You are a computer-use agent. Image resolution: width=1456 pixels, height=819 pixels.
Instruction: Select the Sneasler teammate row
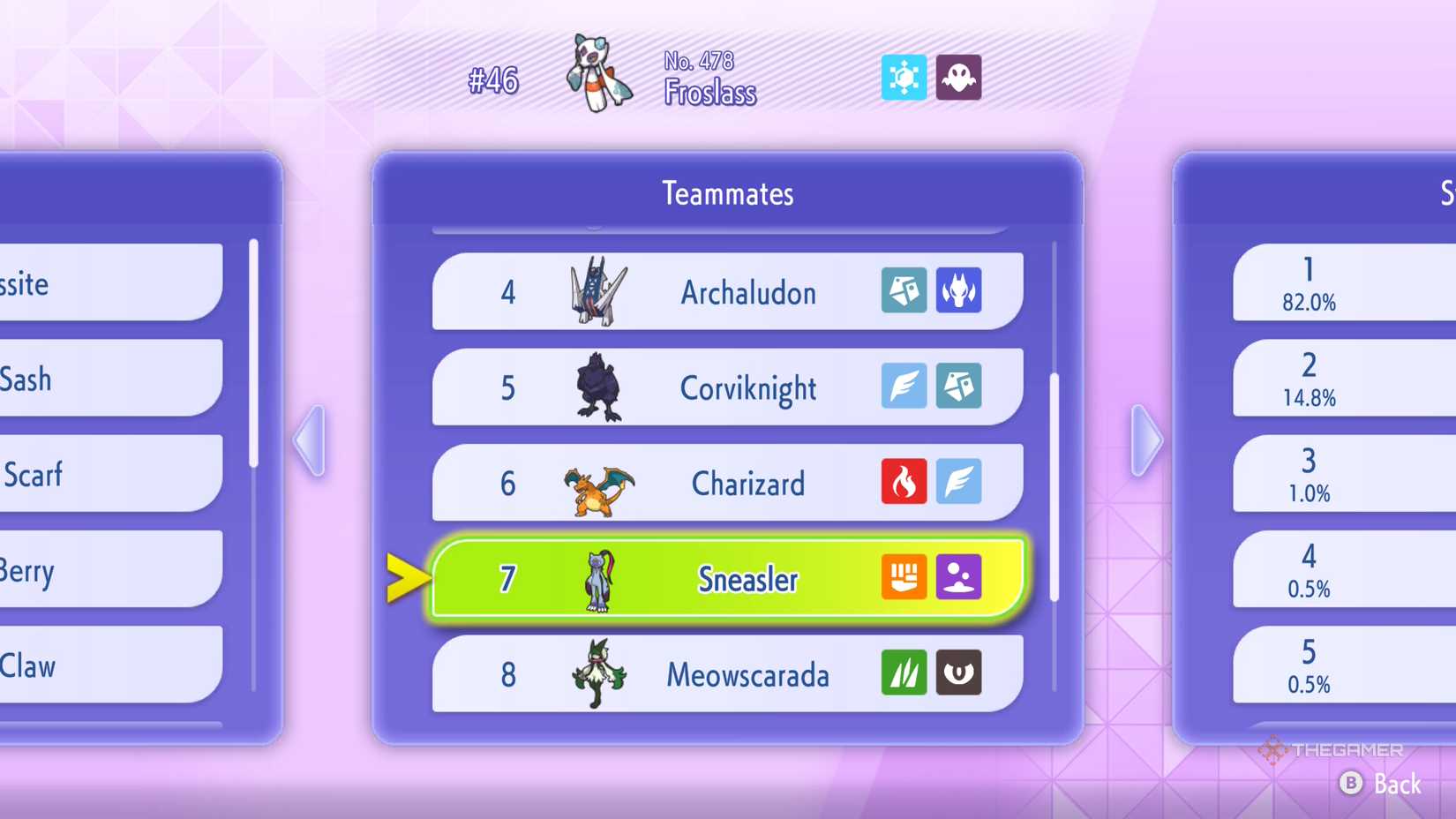(x=726, y=578)
